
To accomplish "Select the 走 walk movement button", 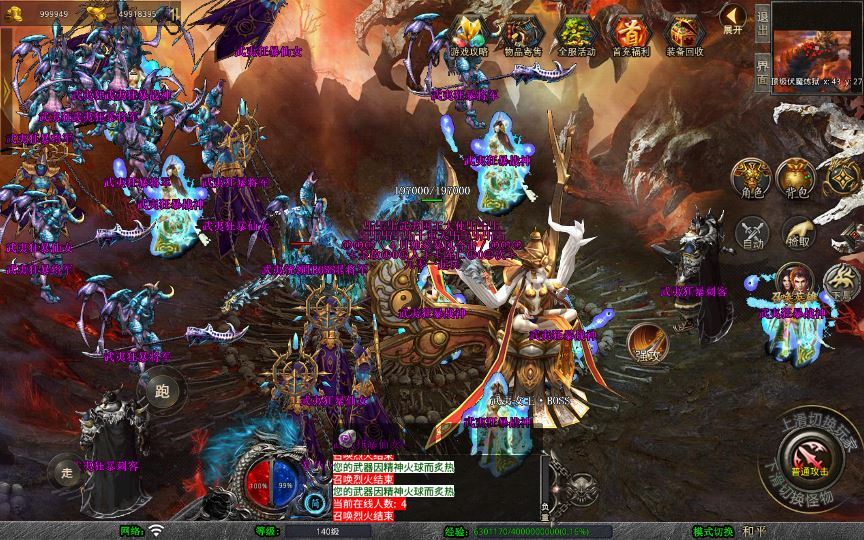I will click(x=65, y=470).
